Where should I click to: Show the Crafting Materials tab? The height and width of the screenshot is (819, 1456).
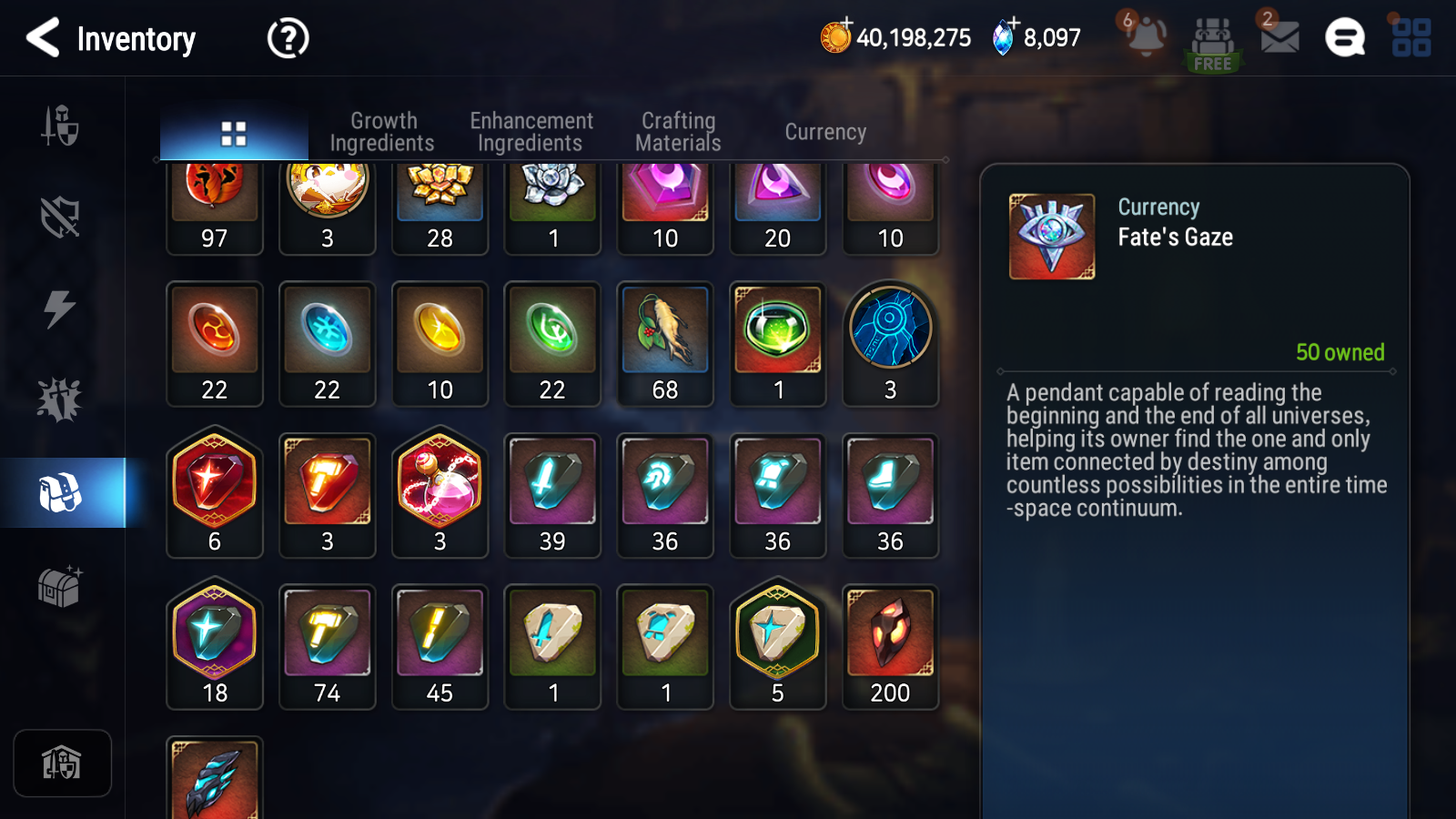click(x=678, y=132)
